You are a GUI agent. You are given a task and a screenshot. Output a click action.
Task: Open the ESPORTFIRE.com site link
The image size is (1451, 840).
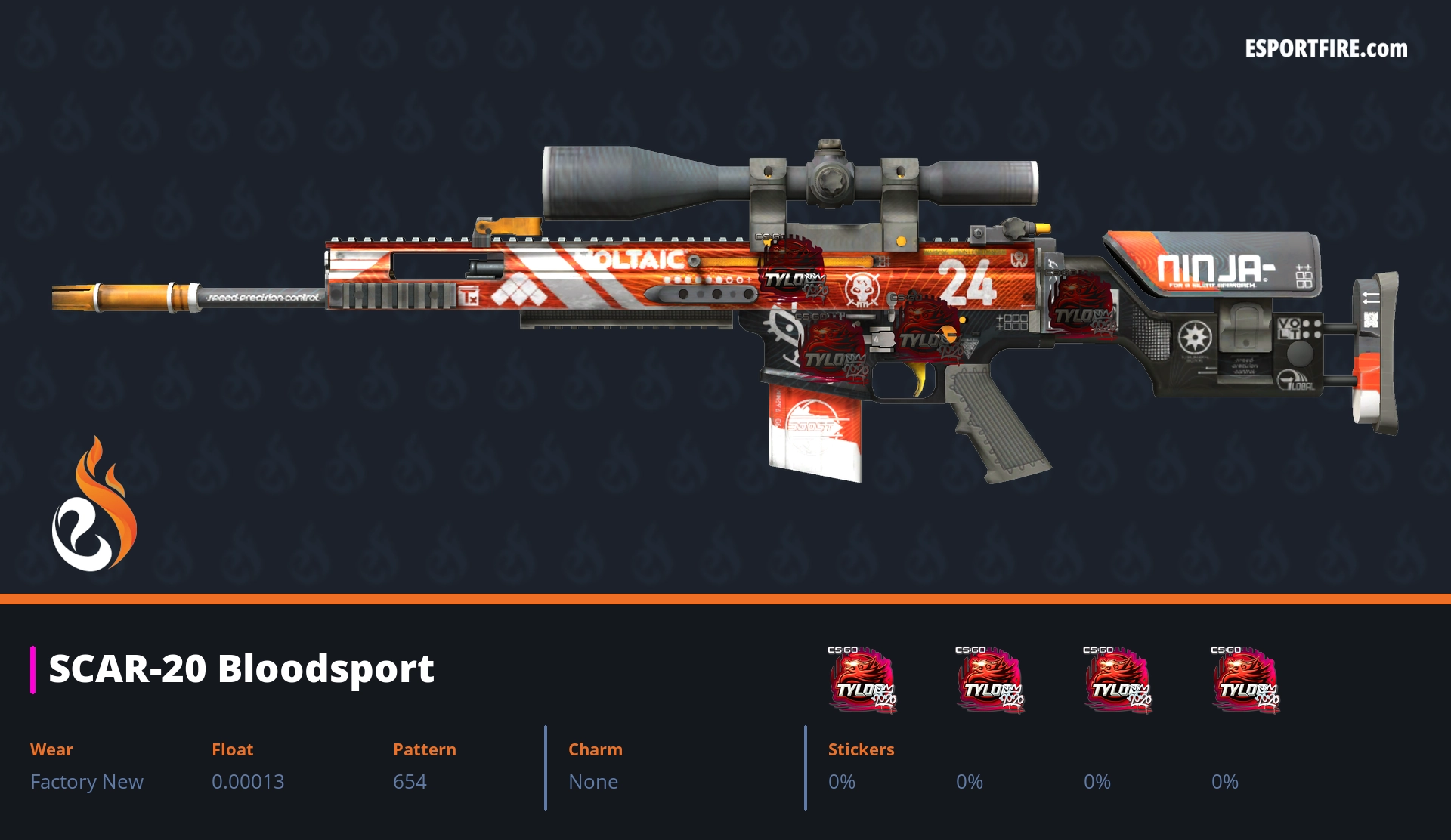pyautogui.click(x=1326, y=49)
